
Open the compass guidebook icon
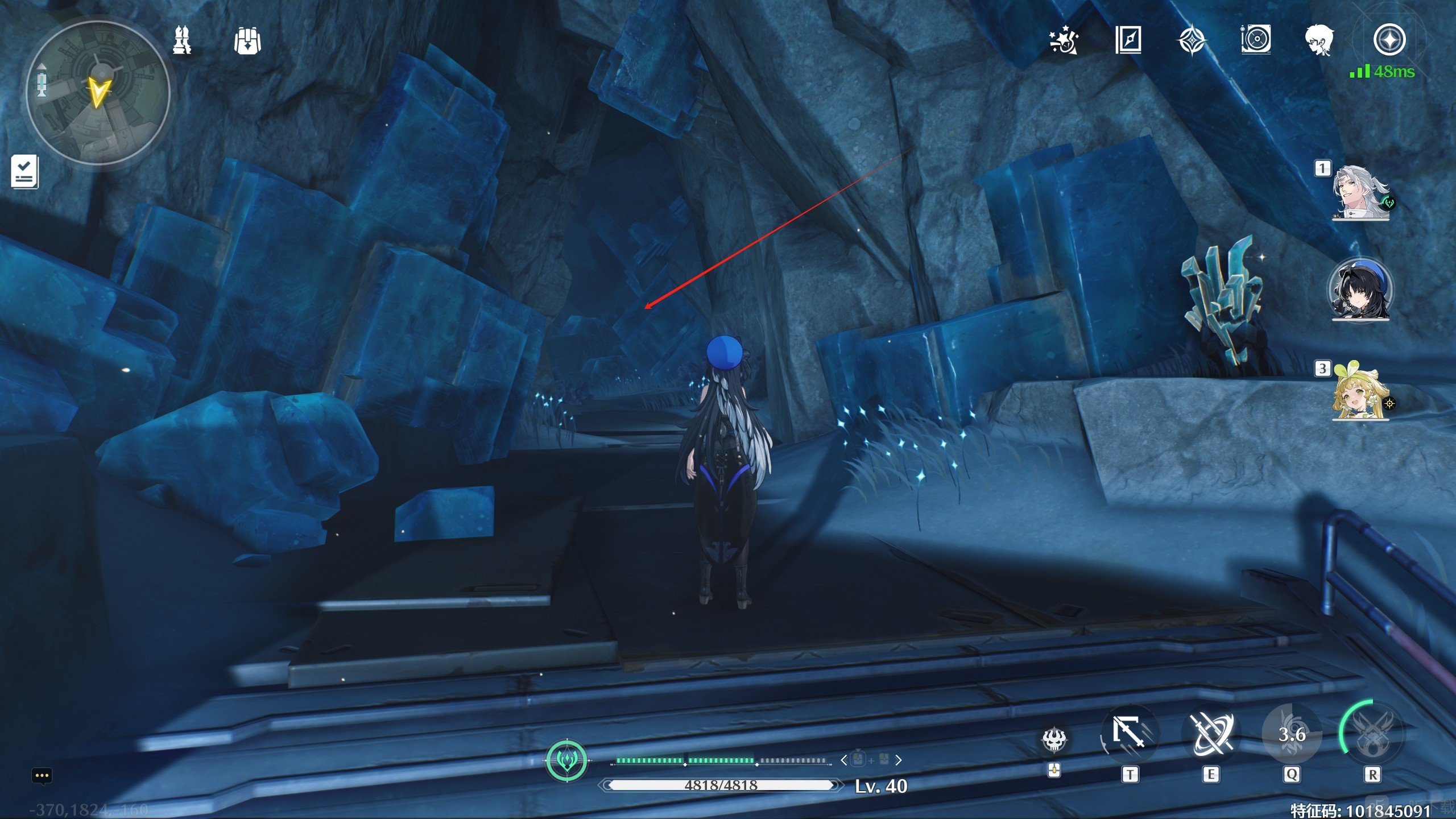[1128, 40]
